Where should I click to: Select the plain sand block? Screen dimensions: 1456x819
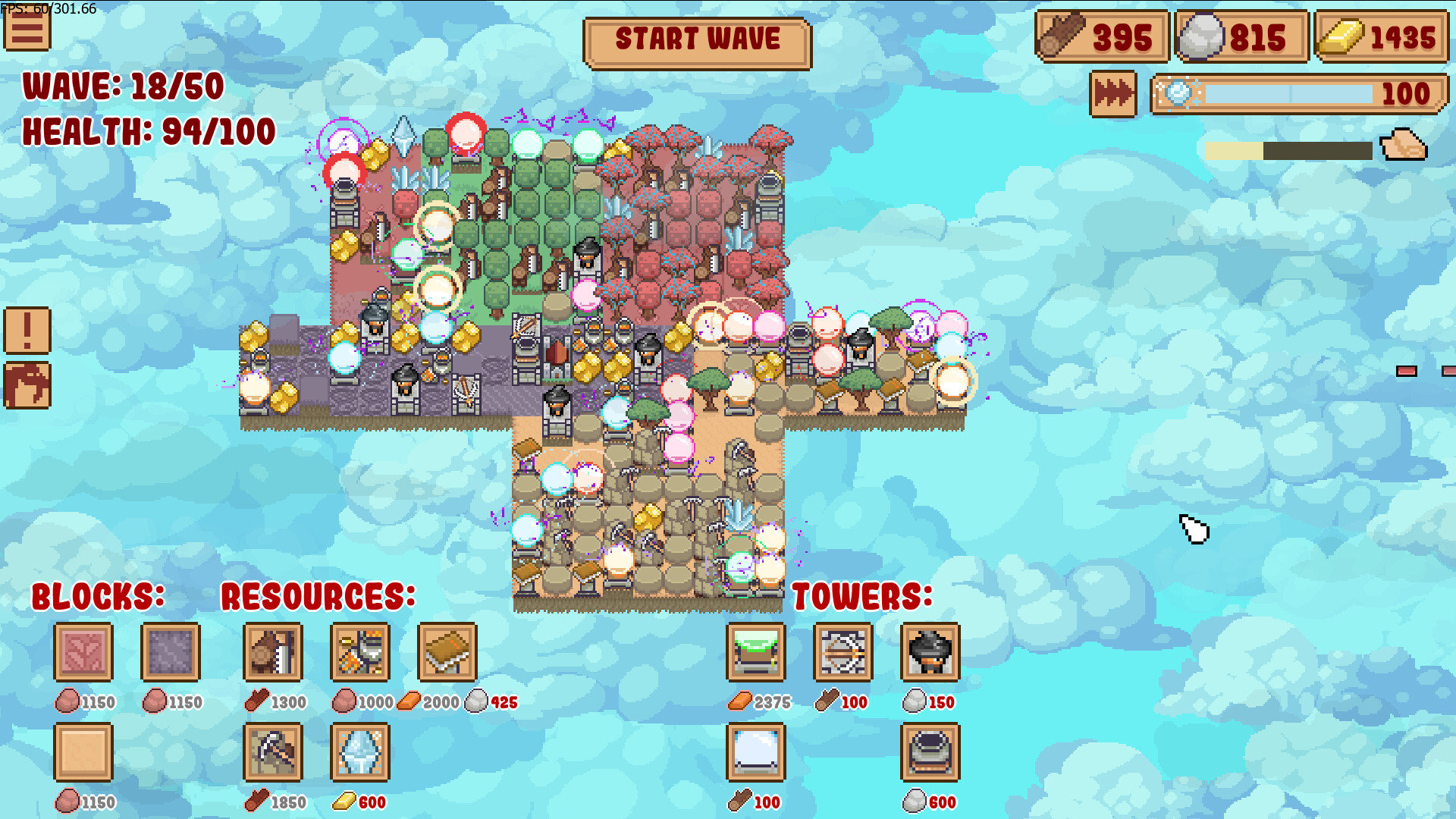83,753
